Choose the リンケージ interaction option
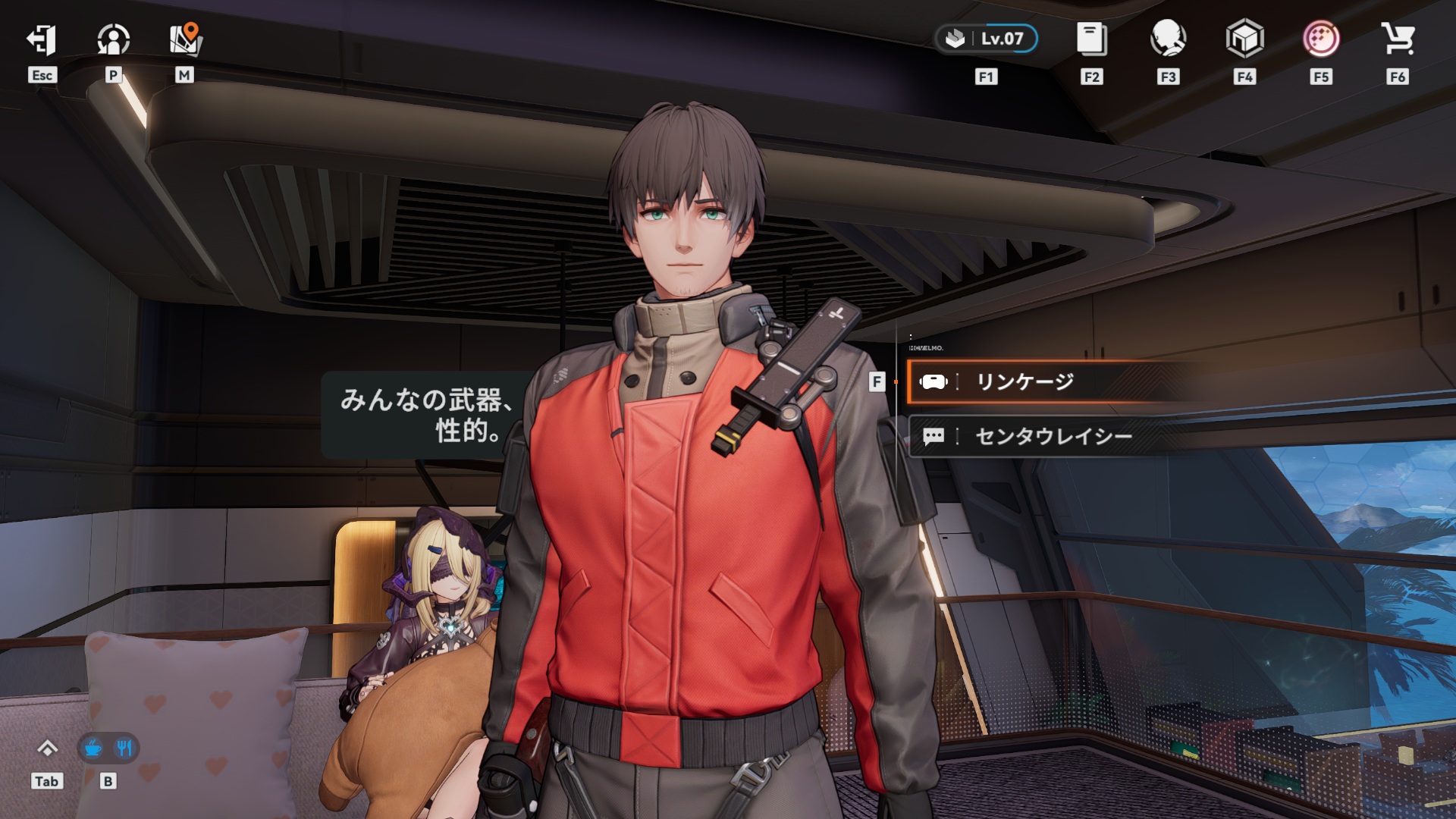1456x819 pixels. pyautogui.click(x=1024, y=381)
